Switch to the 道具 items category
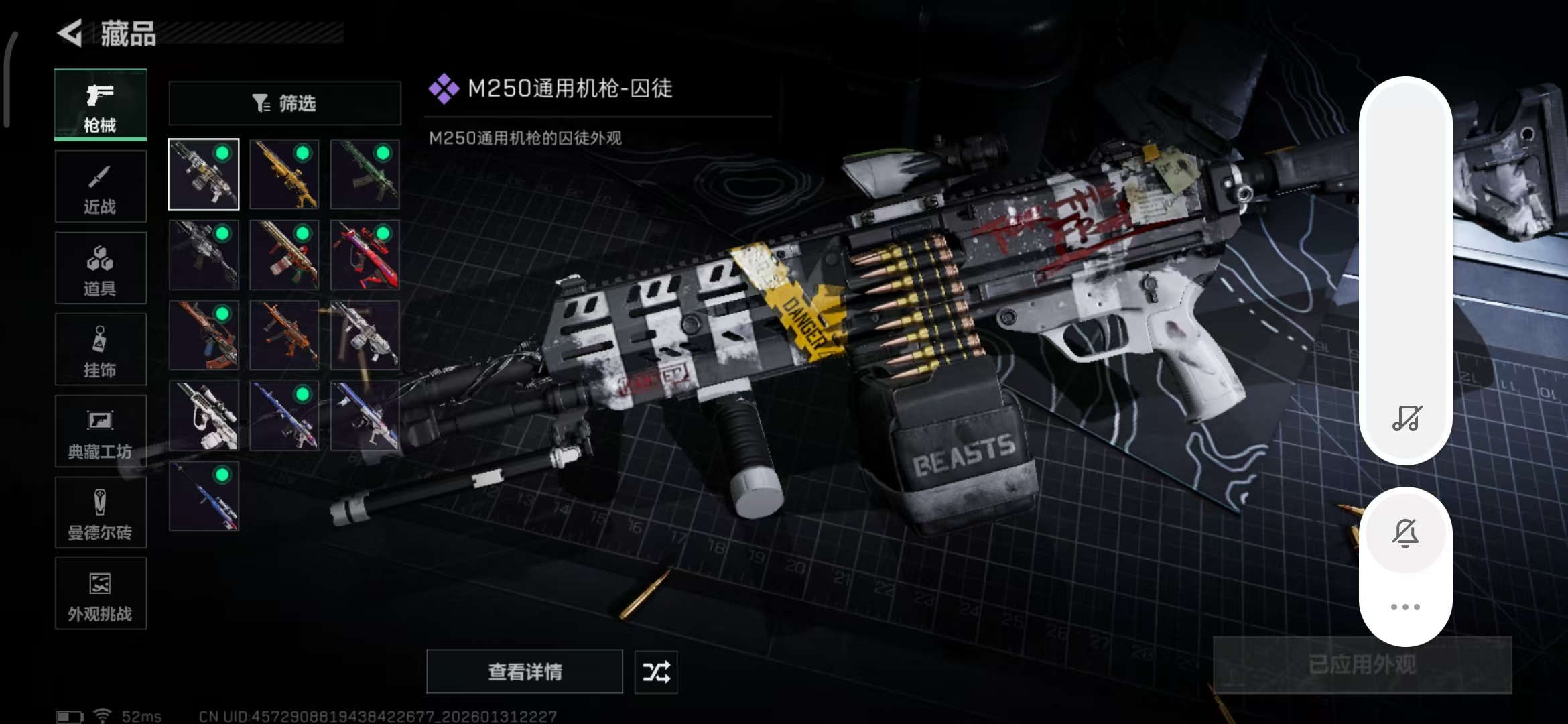This screenshot has height=724, width=1568. pos(100,267)
